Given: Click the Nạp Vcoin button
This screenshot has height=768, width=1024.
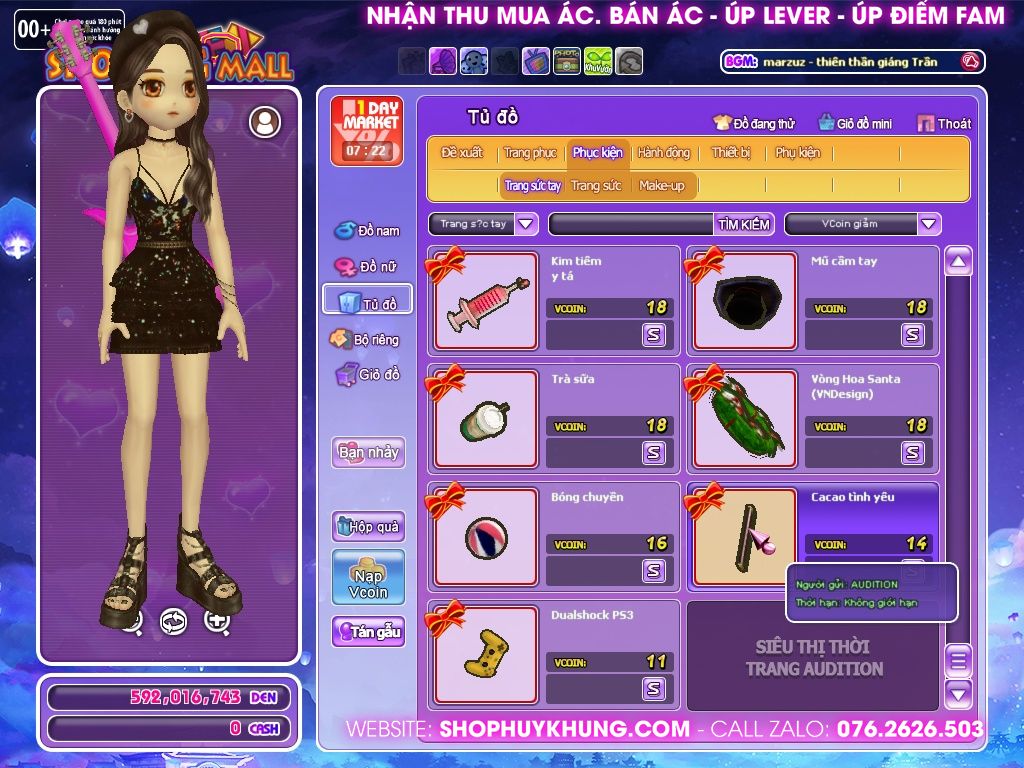Looking at the screenshot, I should [368, 577].
